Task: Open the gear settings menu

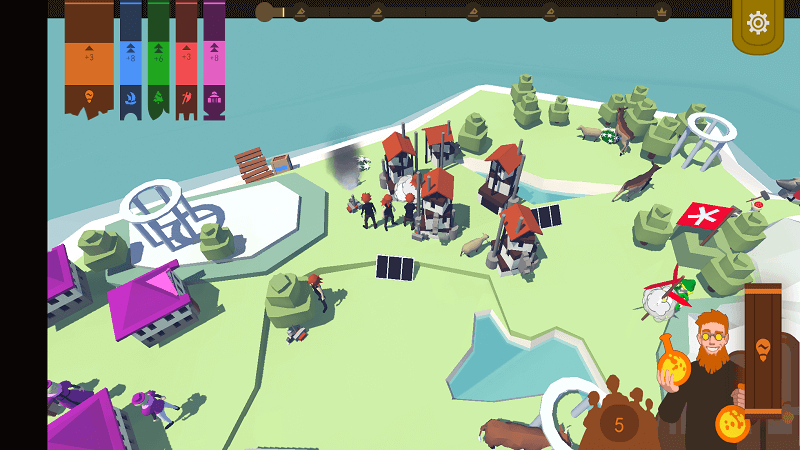Action: [x=758, y=23]
